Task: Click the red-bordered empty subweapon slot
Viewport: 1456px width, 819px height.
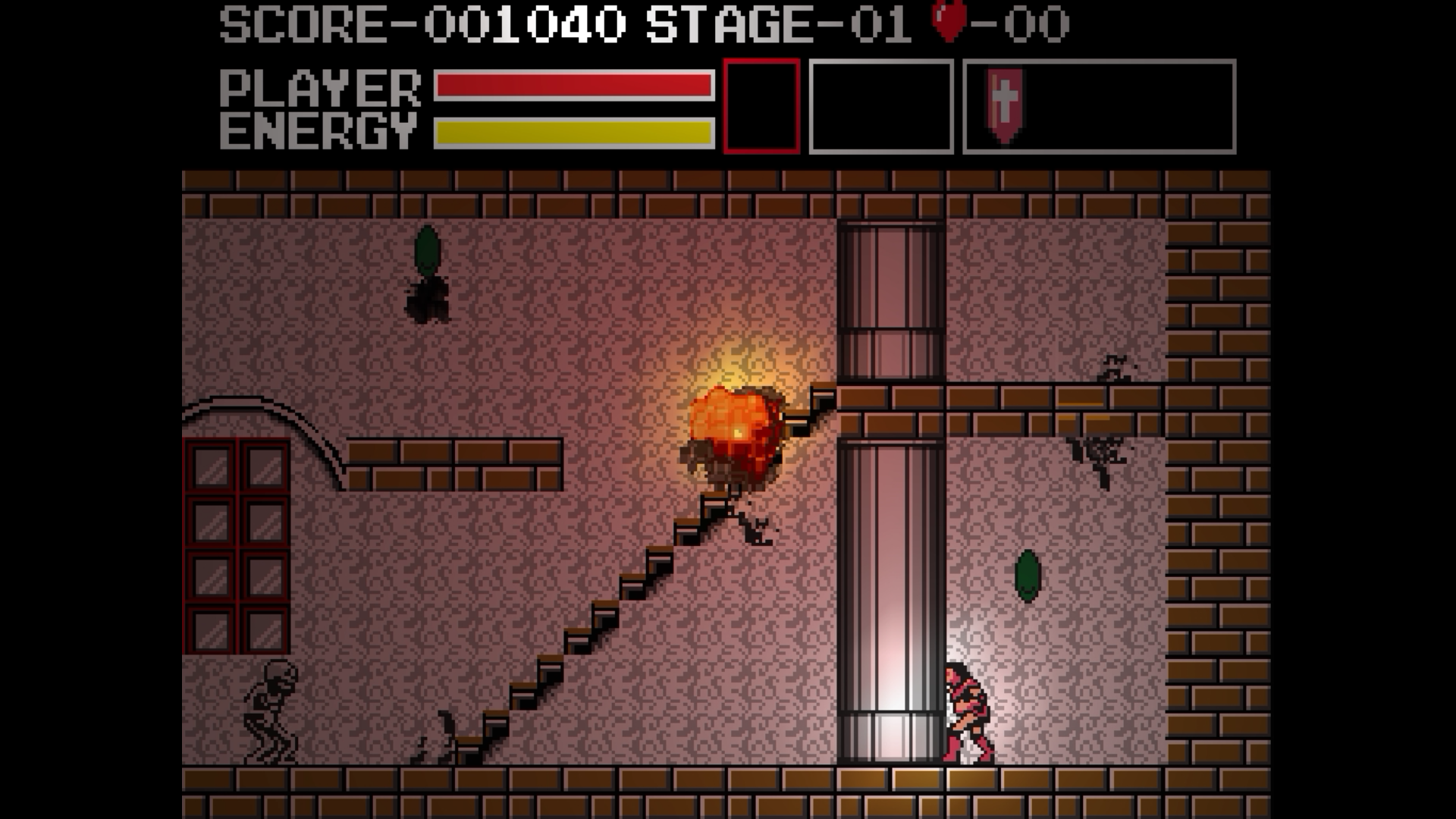Action: (761, 106)
